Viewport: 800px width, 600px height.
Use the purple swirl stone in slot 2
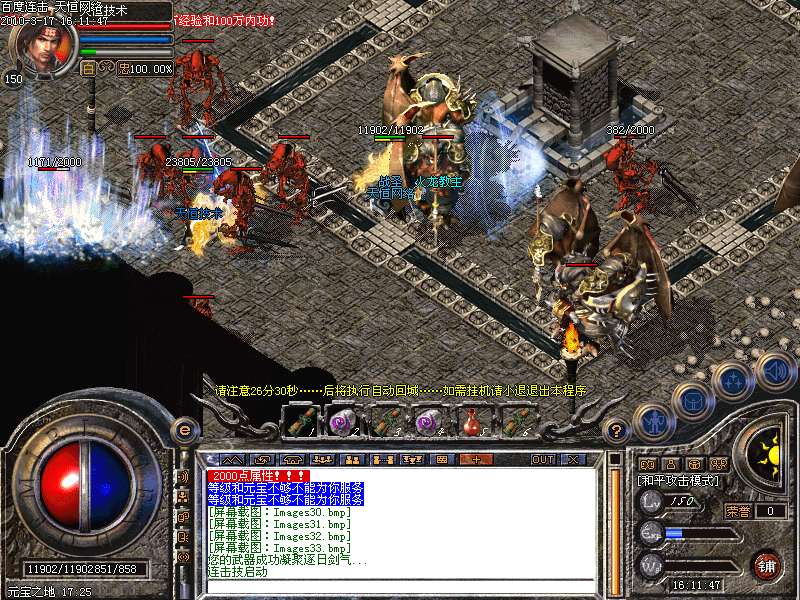coord(343,422)
